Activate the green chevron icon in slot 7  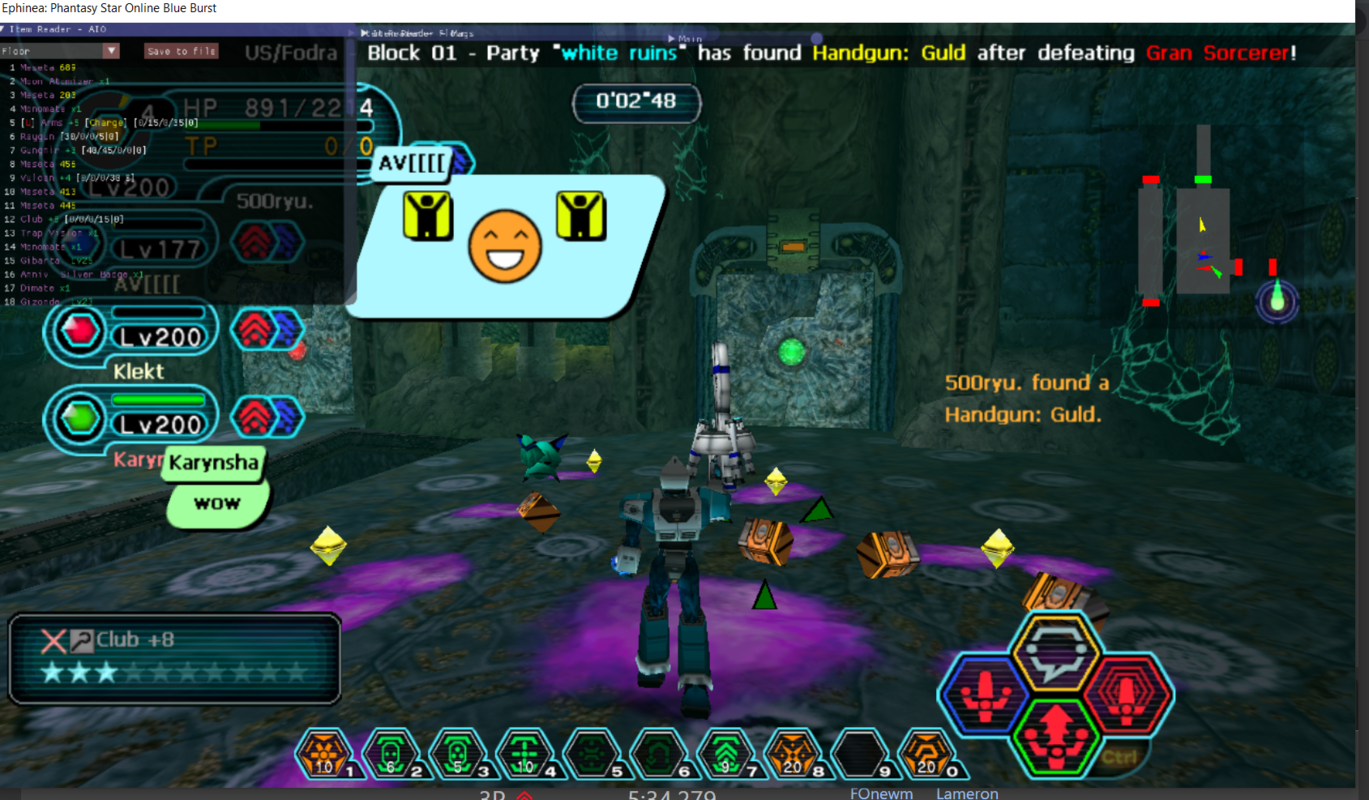(x=726, y=755)
